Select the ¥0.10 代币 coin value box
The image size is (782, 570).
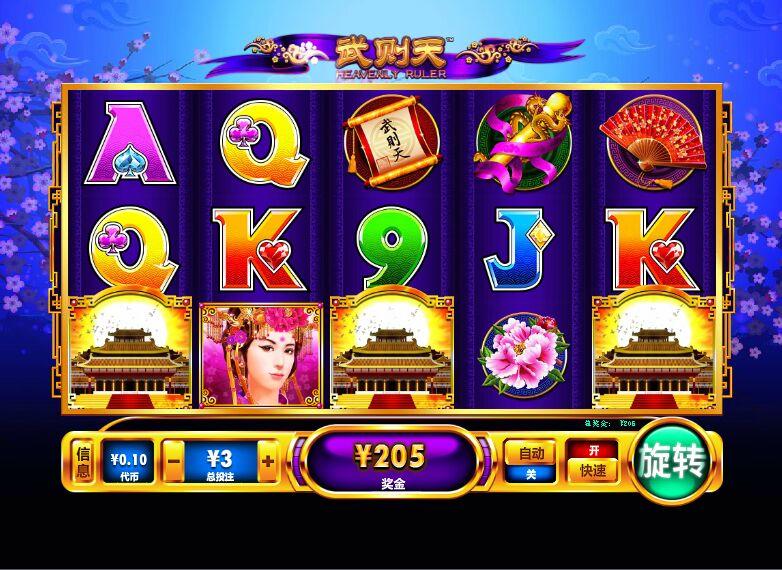tap(127, 462)
